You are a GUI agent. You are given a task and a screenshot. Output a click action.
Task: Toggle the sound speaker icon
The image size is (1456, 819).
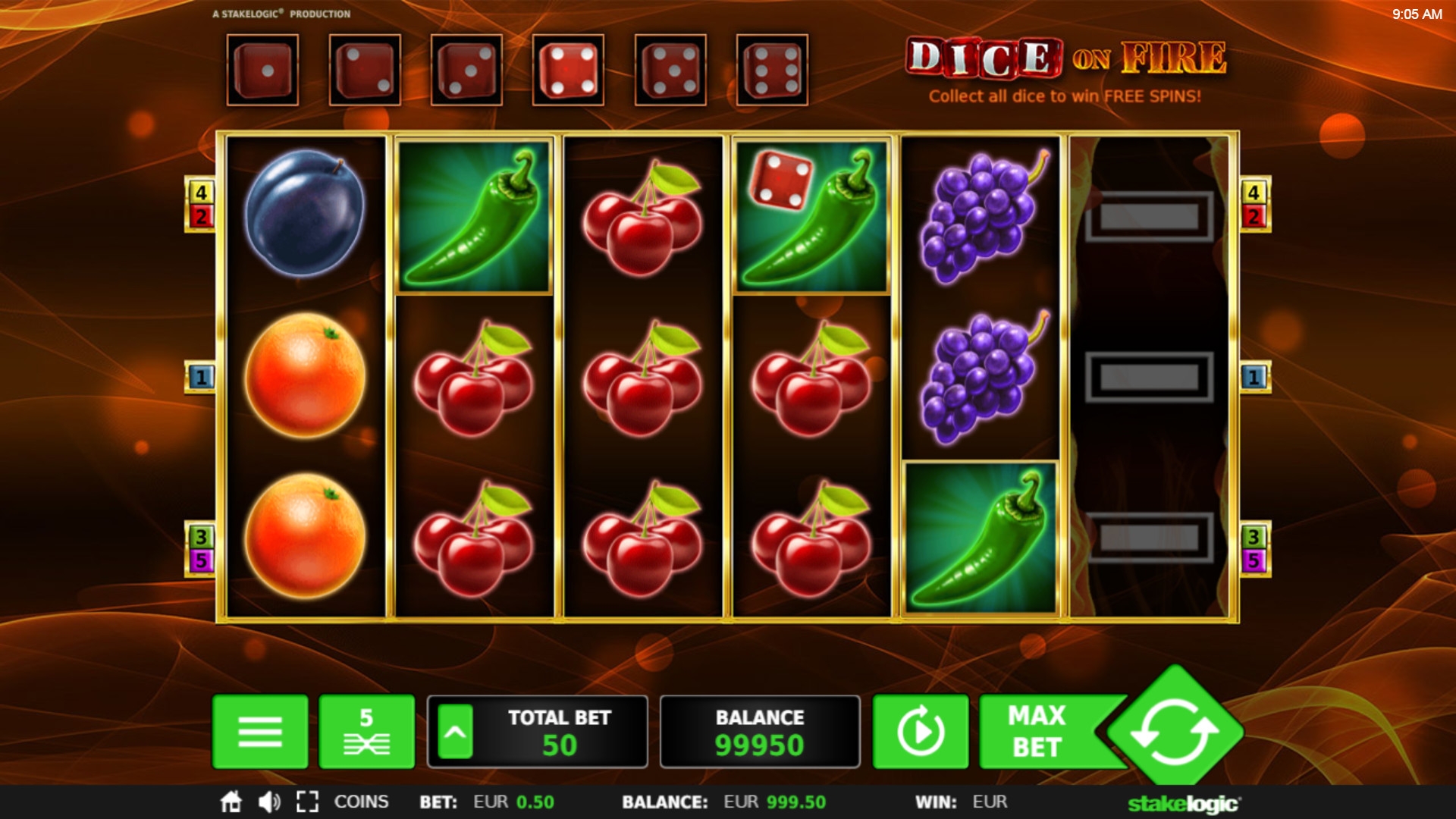click(x=268, y=802)
